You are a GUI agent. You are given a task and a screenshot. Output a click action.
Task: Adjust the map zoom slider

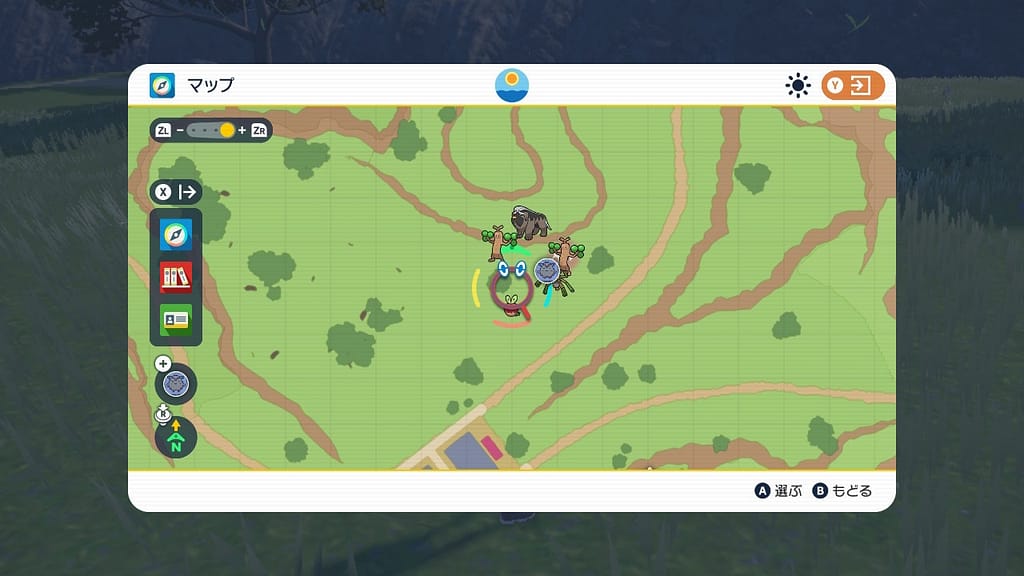(x=211, y=130)
